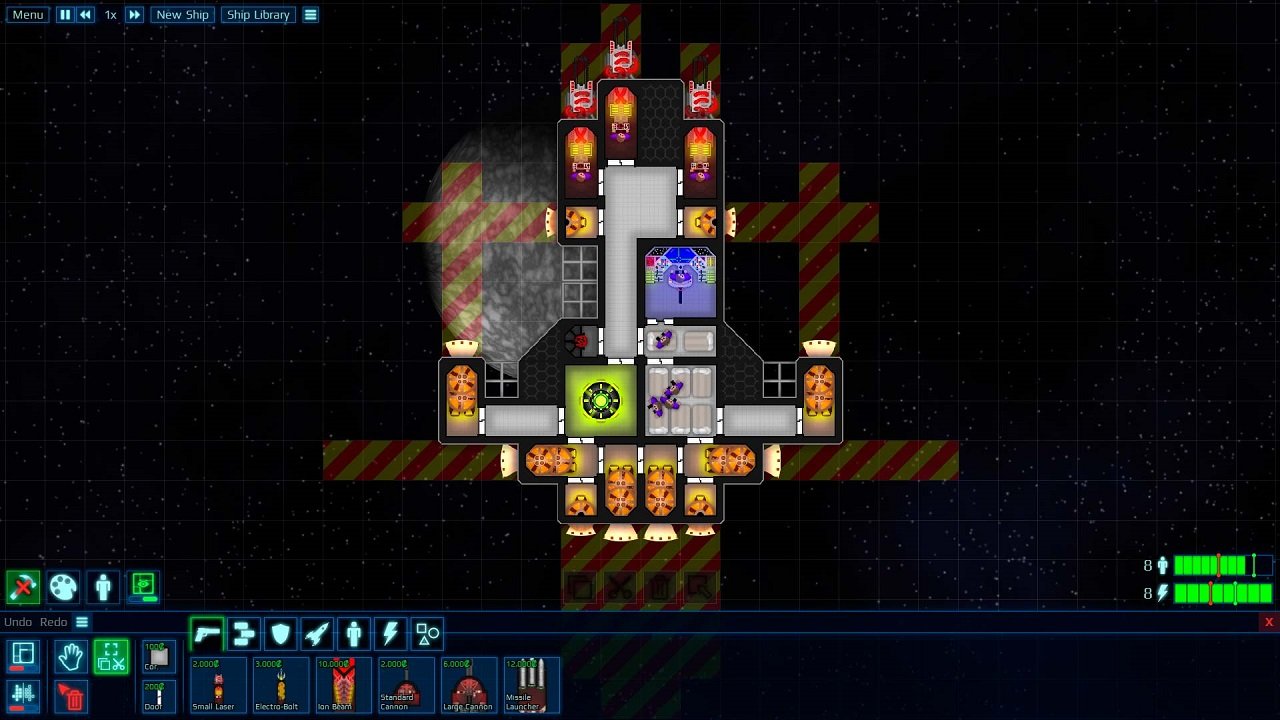
Task: Open crew mode with the person icon
Action: pyautogui.click(x=102, y=587)
